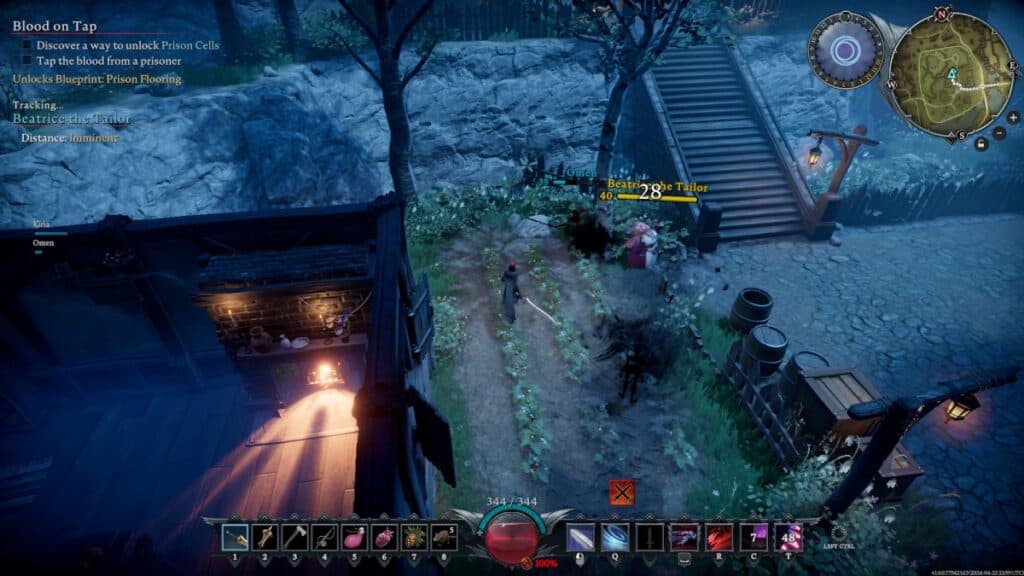Zoom out the minimap with minus button
The image size is (1024, 576).
999,133
